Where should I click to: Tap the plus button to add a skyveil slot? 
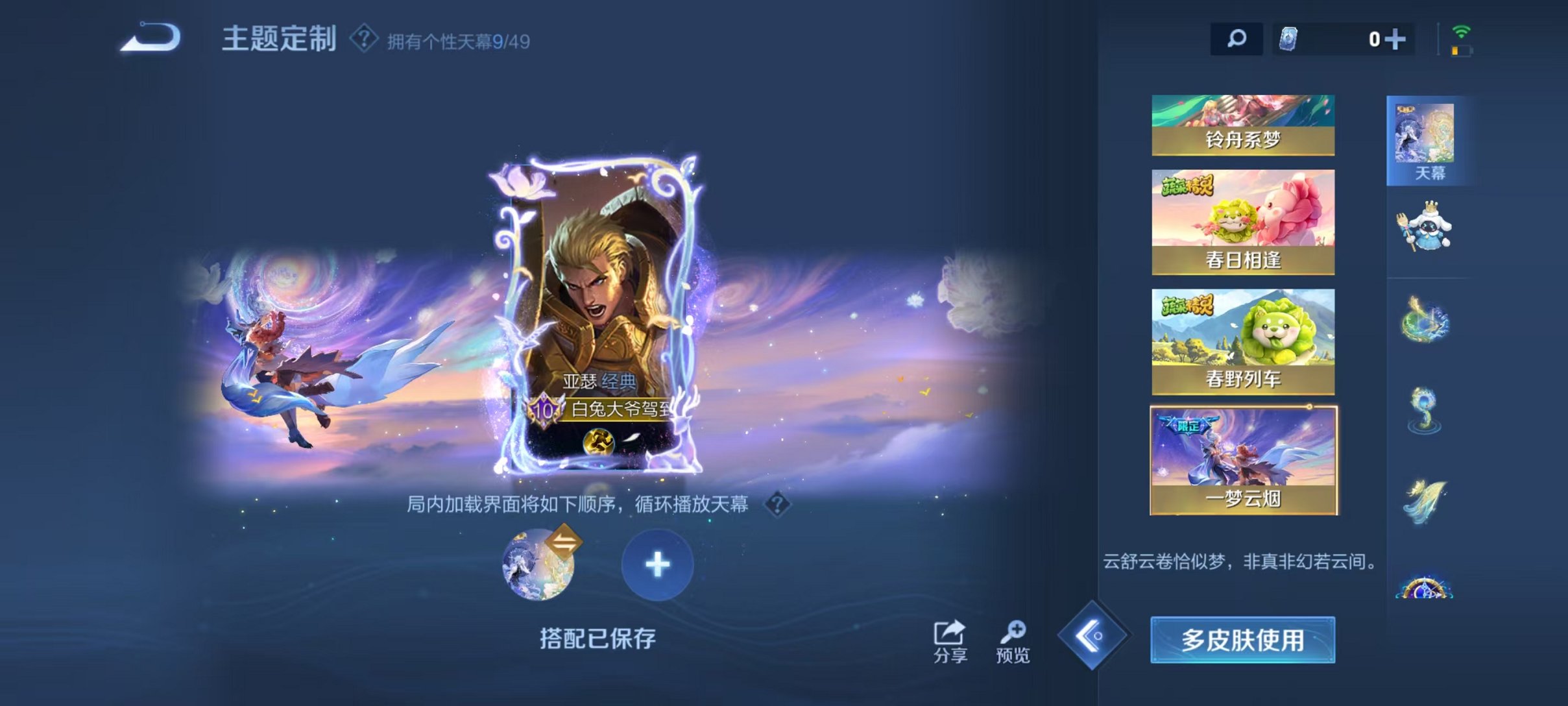[657, 565]
